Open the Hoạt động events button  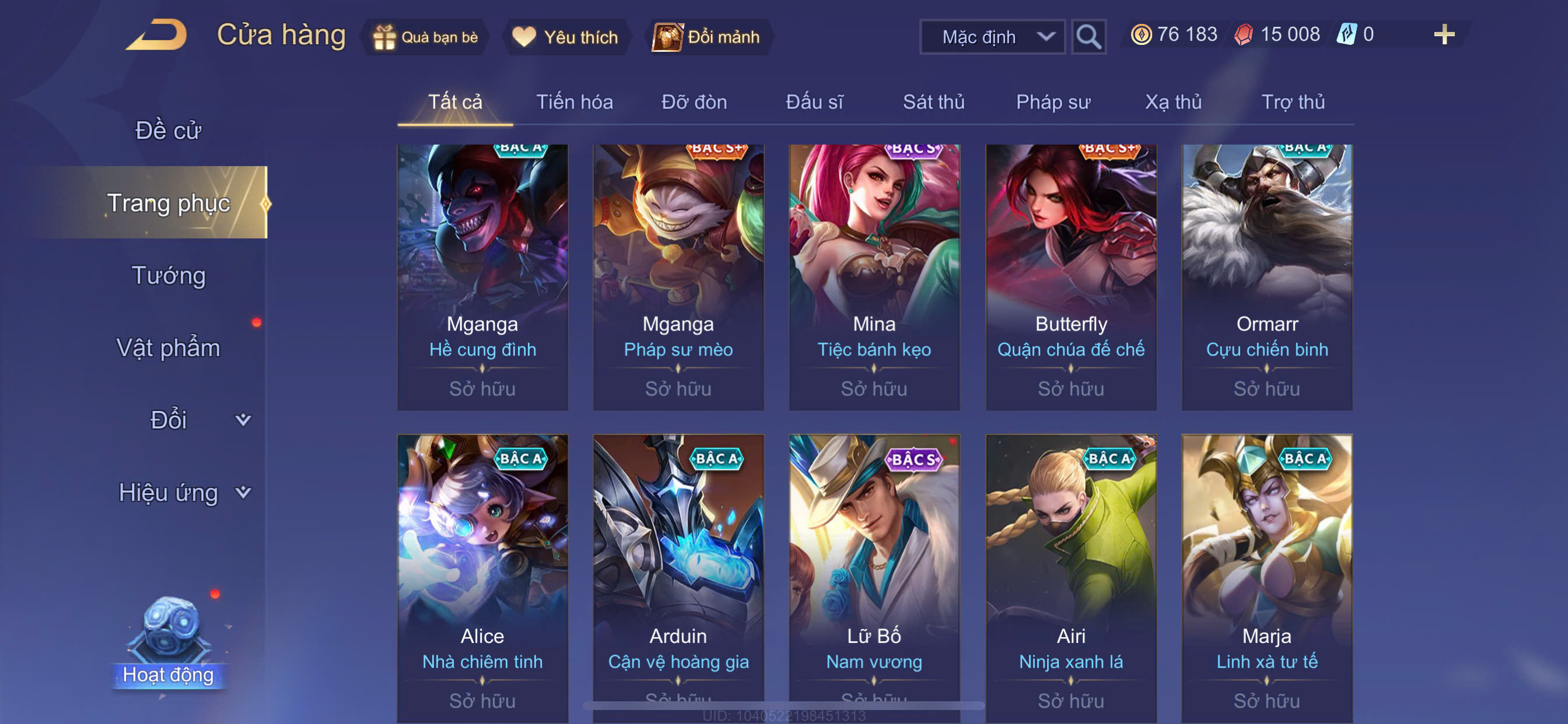click(x=169, y=645)
